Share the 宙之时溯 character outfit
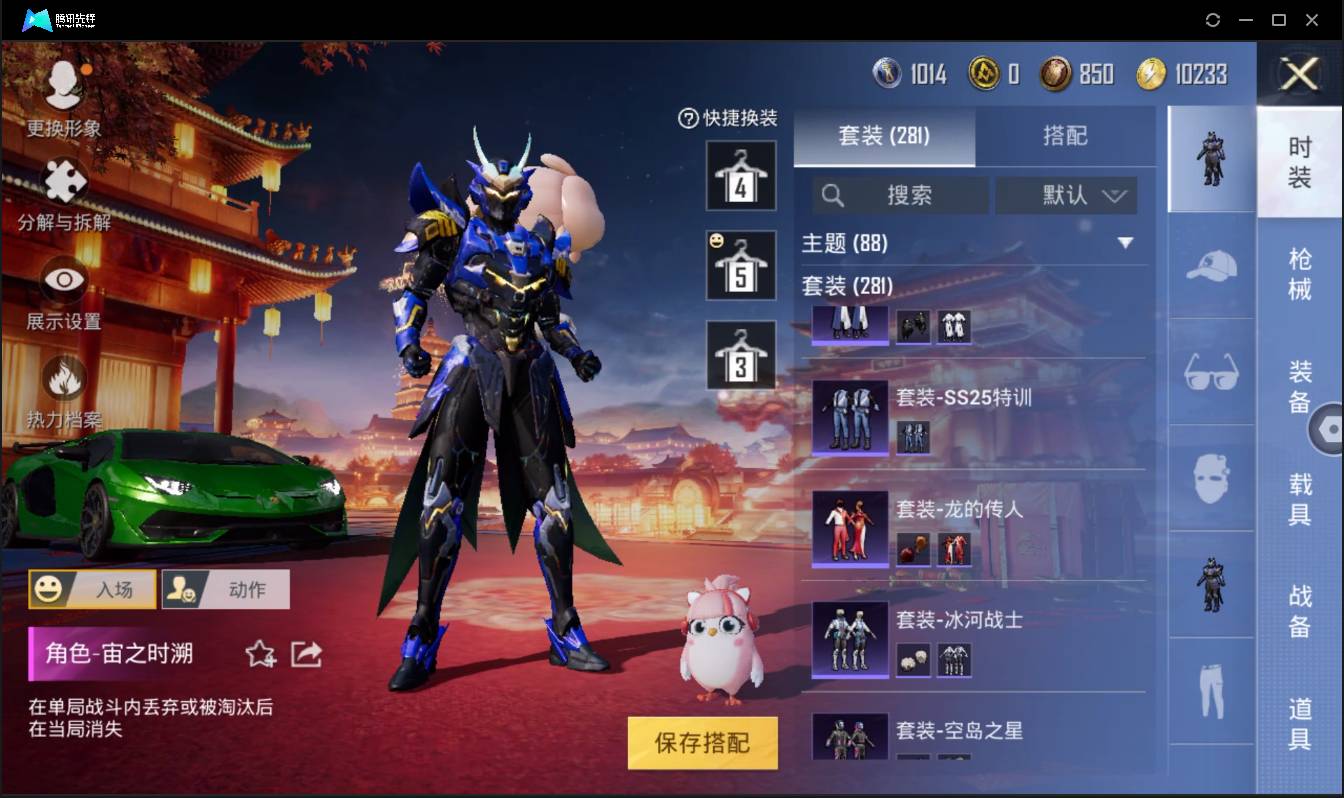This screenshot has width=1344, height=798. pyautogui.click(x=306, y=653)
